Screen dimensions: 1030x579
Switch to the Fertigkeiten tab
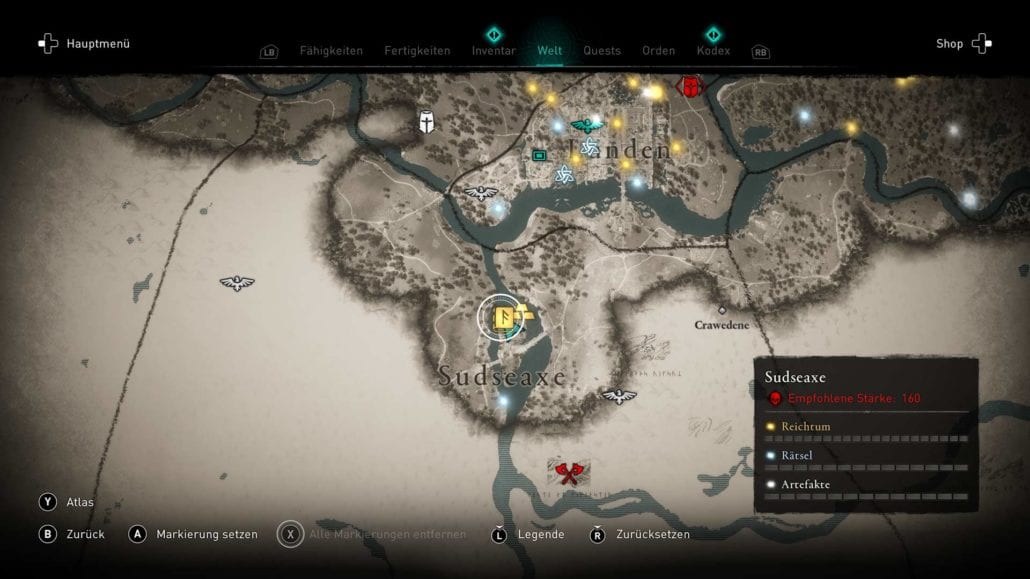[x=417, y=51]
